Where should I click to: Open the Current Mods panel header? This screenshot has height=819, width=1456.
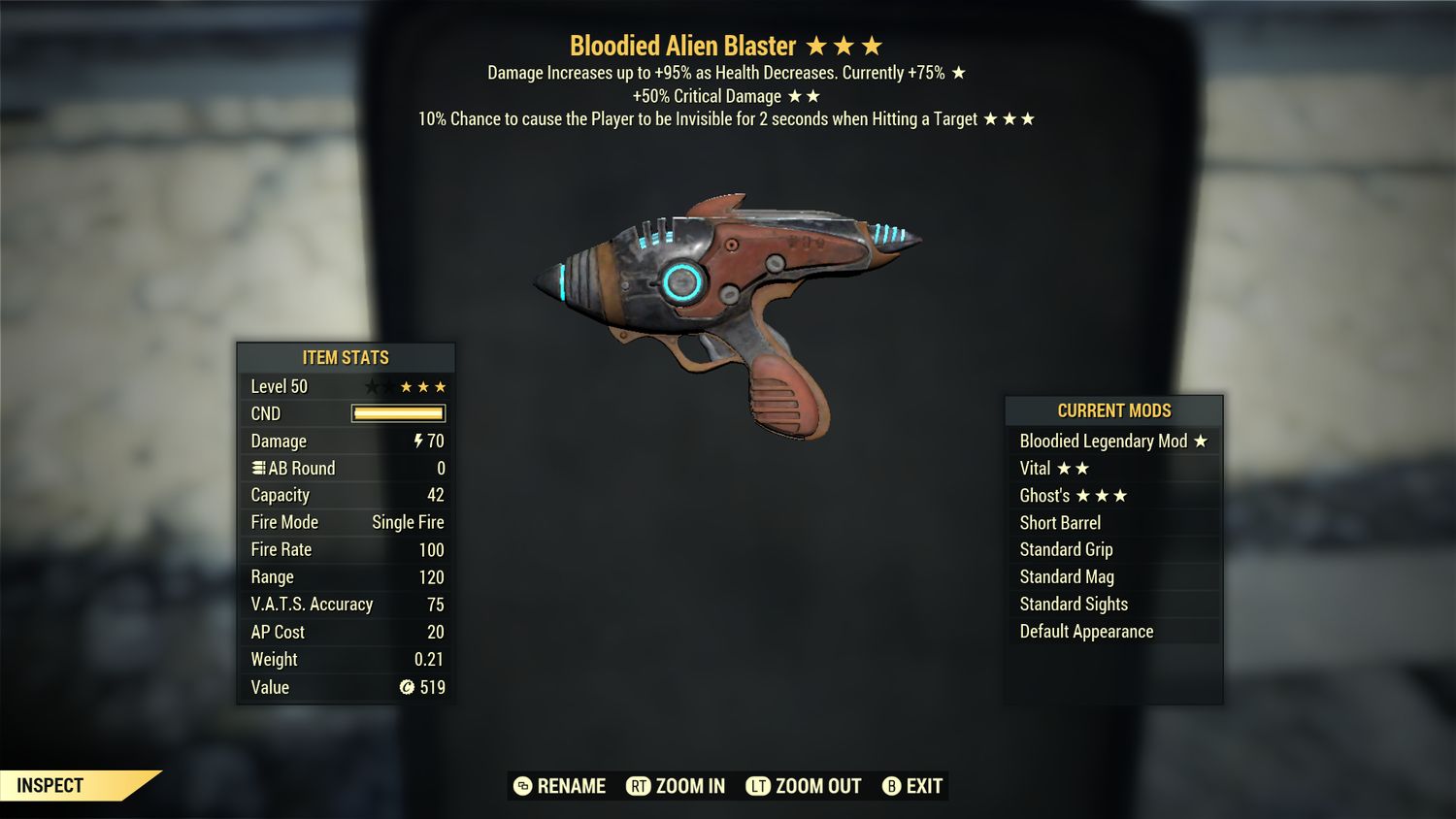pyautogui.click(x=1113, y=410)
